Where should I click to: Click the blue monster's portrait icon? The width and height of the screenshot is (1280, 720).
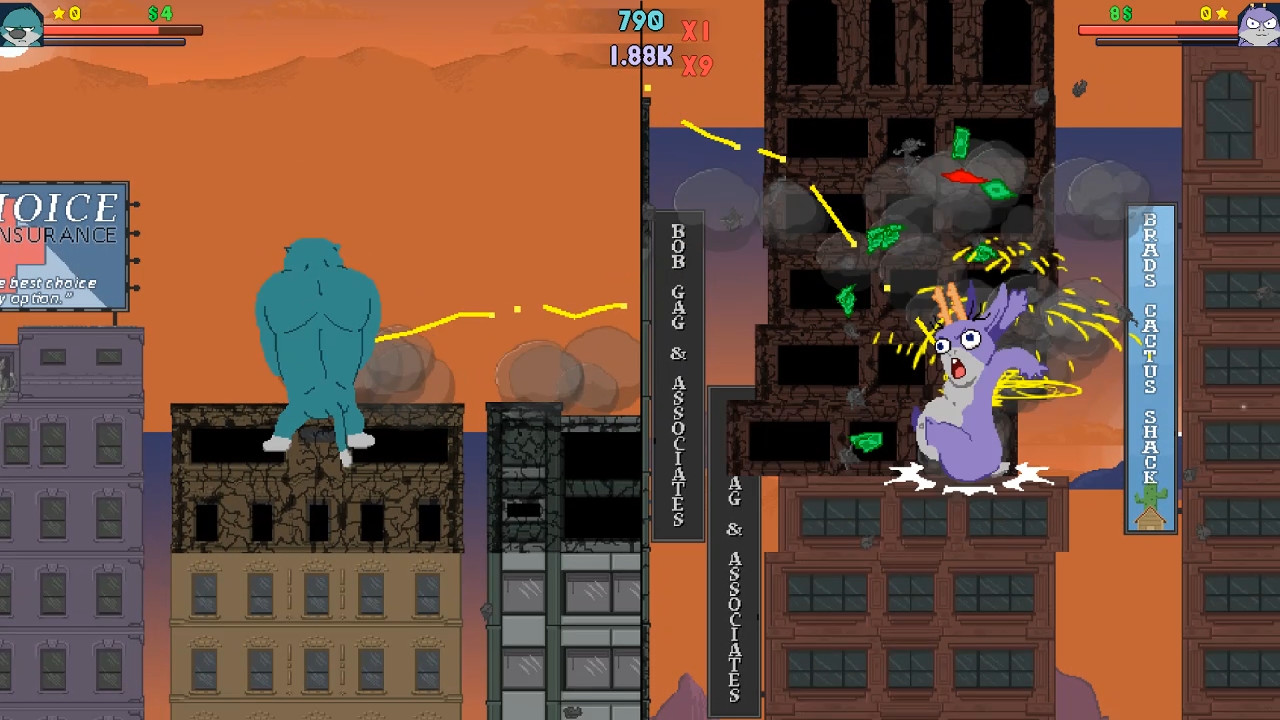(20, 22)
